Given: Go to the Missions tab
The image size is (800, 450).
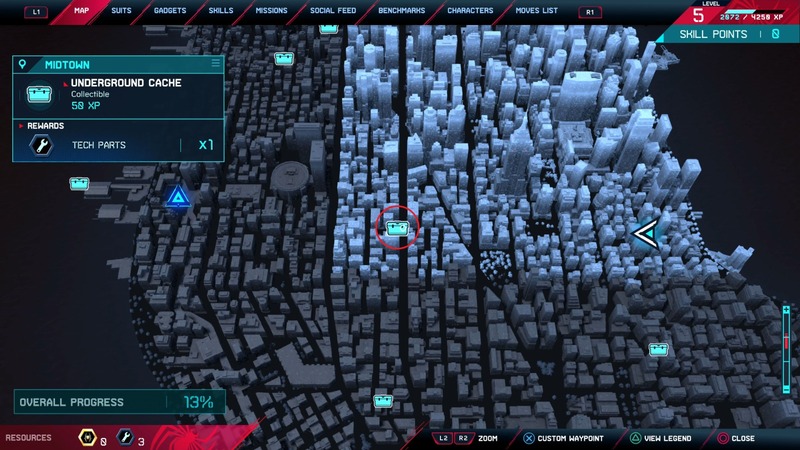Looking at the screenshot, I should click(272, 11).
